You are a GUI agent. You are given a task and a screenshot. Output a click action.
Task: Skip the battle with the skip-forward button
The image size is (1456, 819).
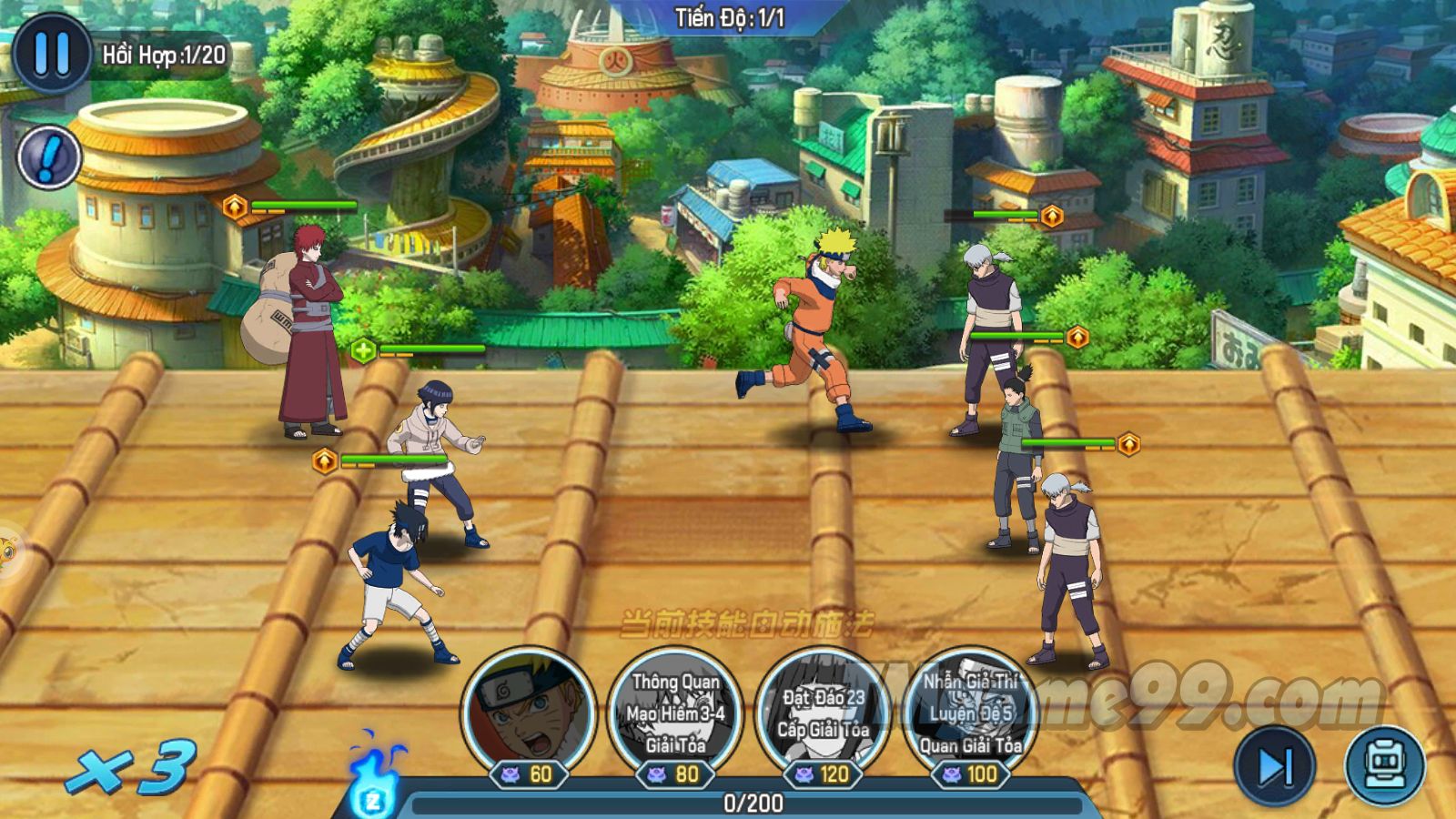tap(1274, 766)
